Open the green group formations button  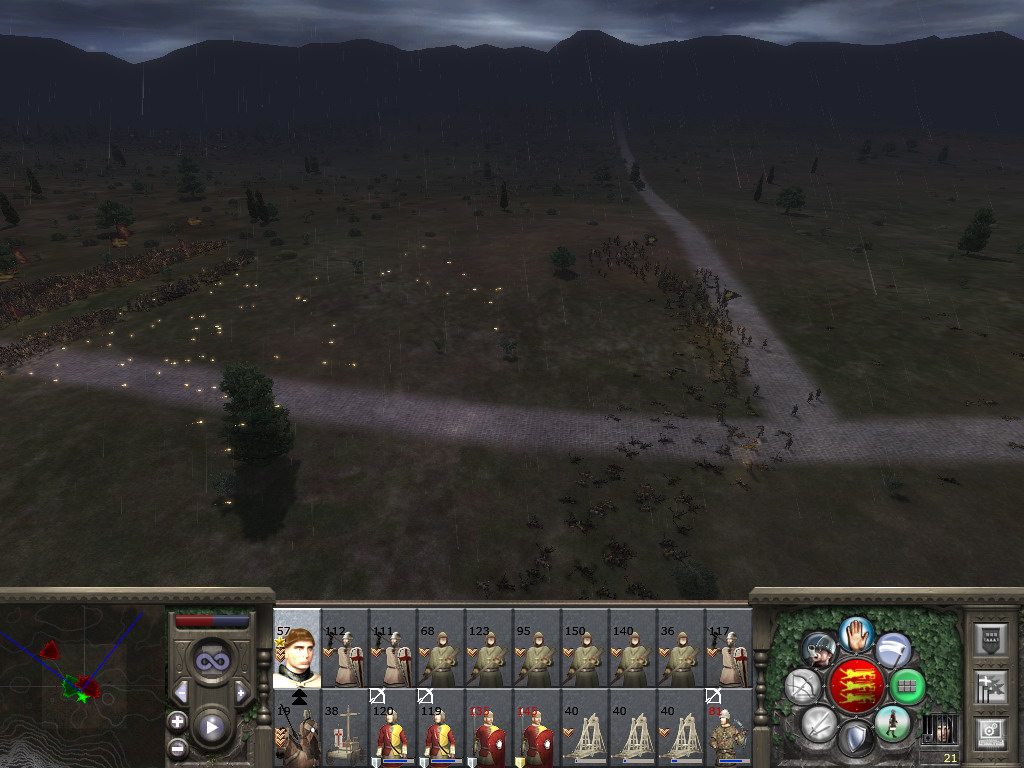(907, 687)
